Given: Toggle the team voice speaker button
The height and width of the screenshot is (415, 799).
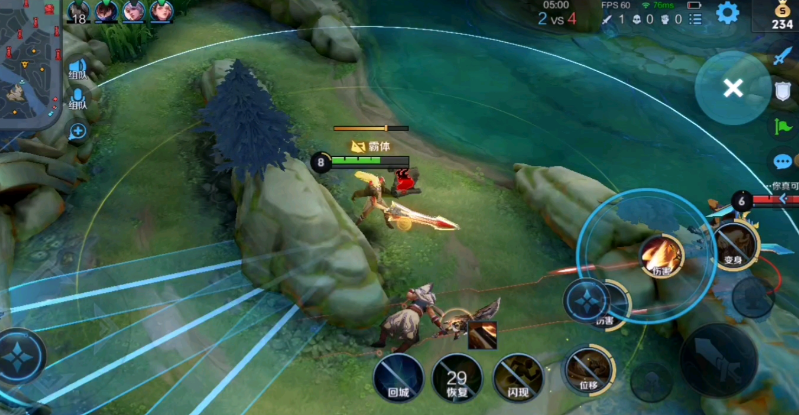Looking at the screenshot, I should (77, 68).
